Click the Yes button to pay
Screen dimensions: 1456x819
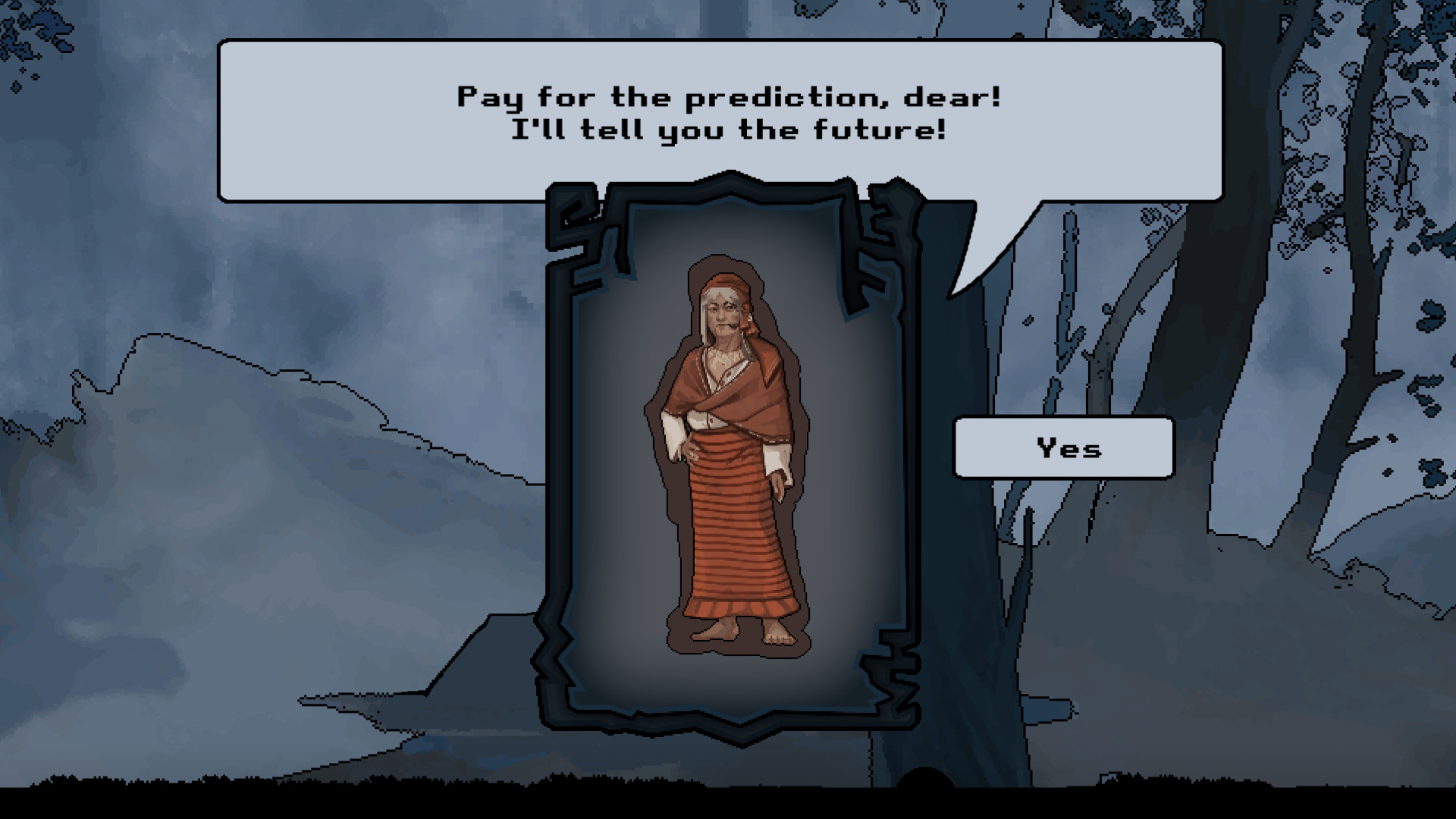pyautogui.click(x=1064, y=447)
